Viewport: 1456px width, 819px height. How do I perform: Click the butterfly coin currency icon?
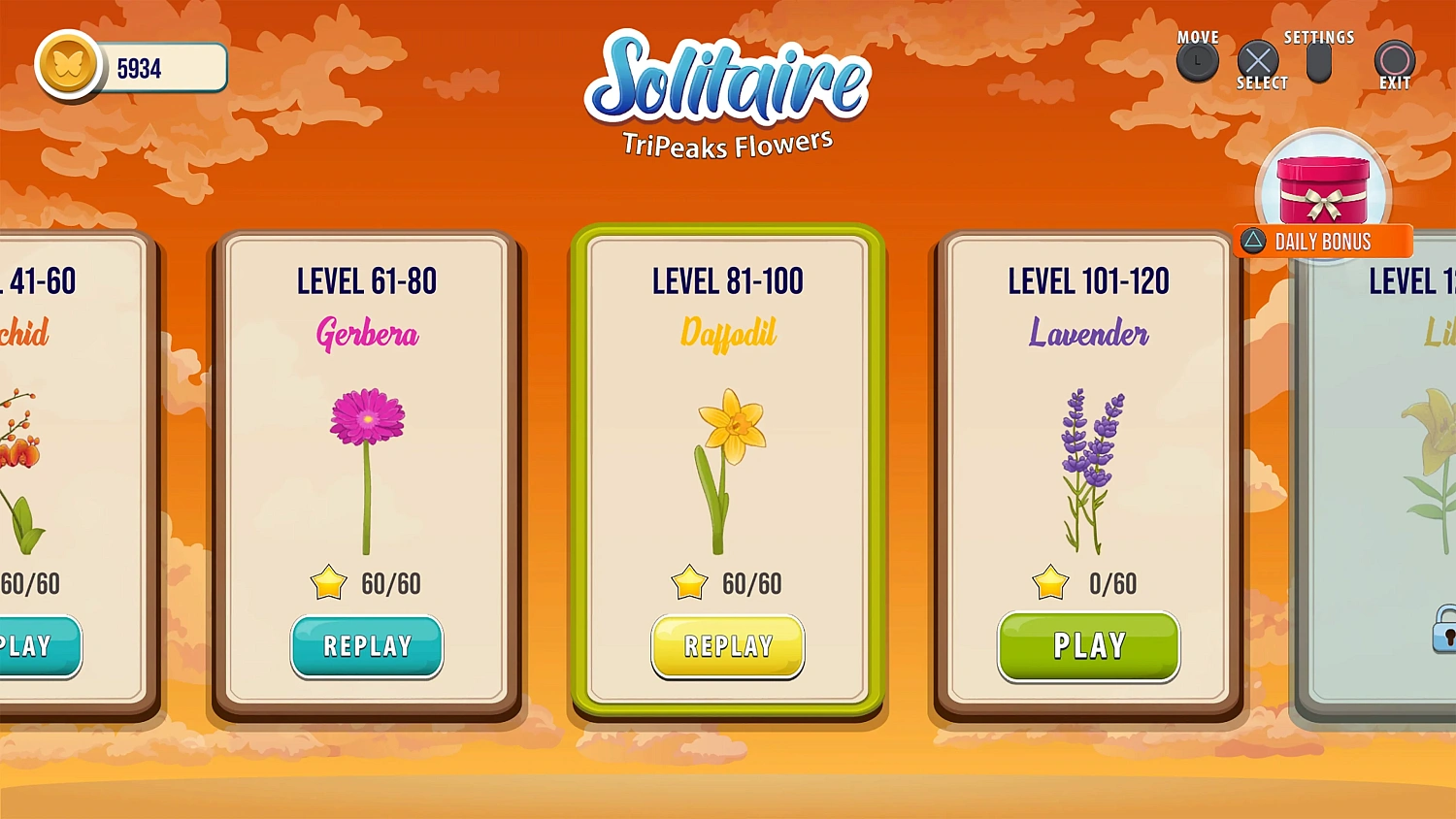tap(68, 66)
